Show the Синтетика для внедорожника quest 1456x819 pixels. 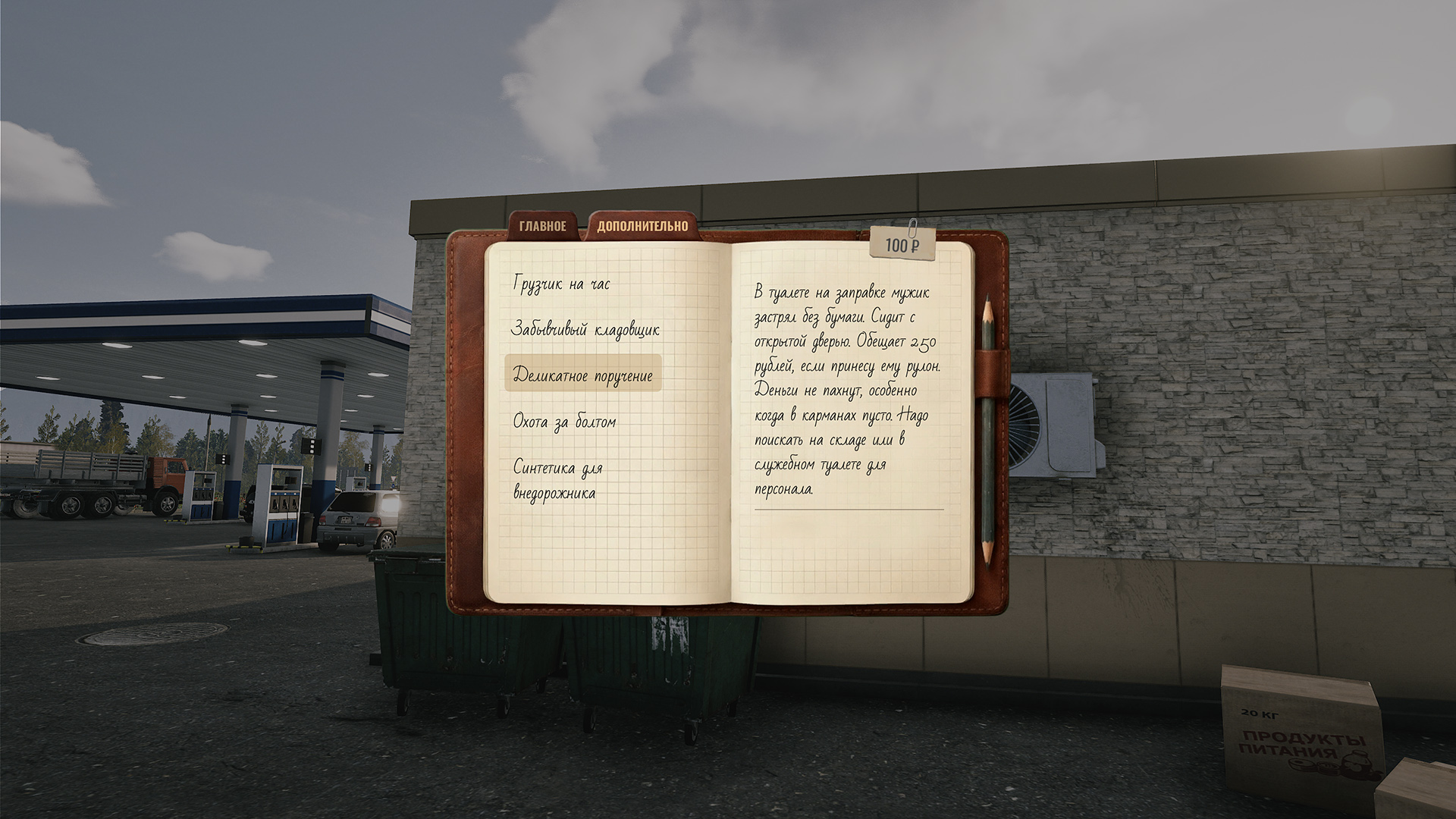(x=558, y=480)
